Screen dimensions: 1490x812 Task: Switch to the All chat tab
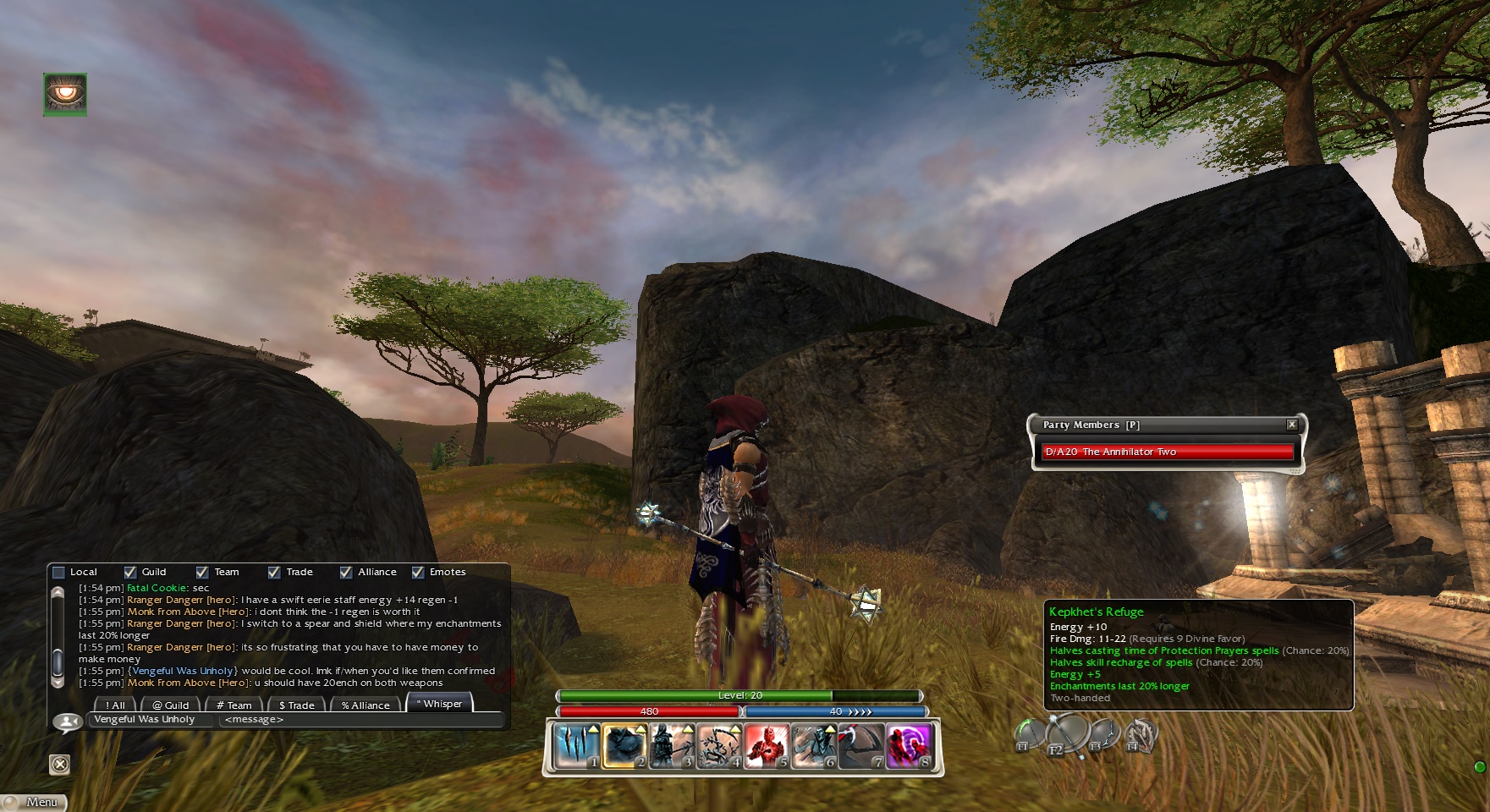tap(114, 705)
